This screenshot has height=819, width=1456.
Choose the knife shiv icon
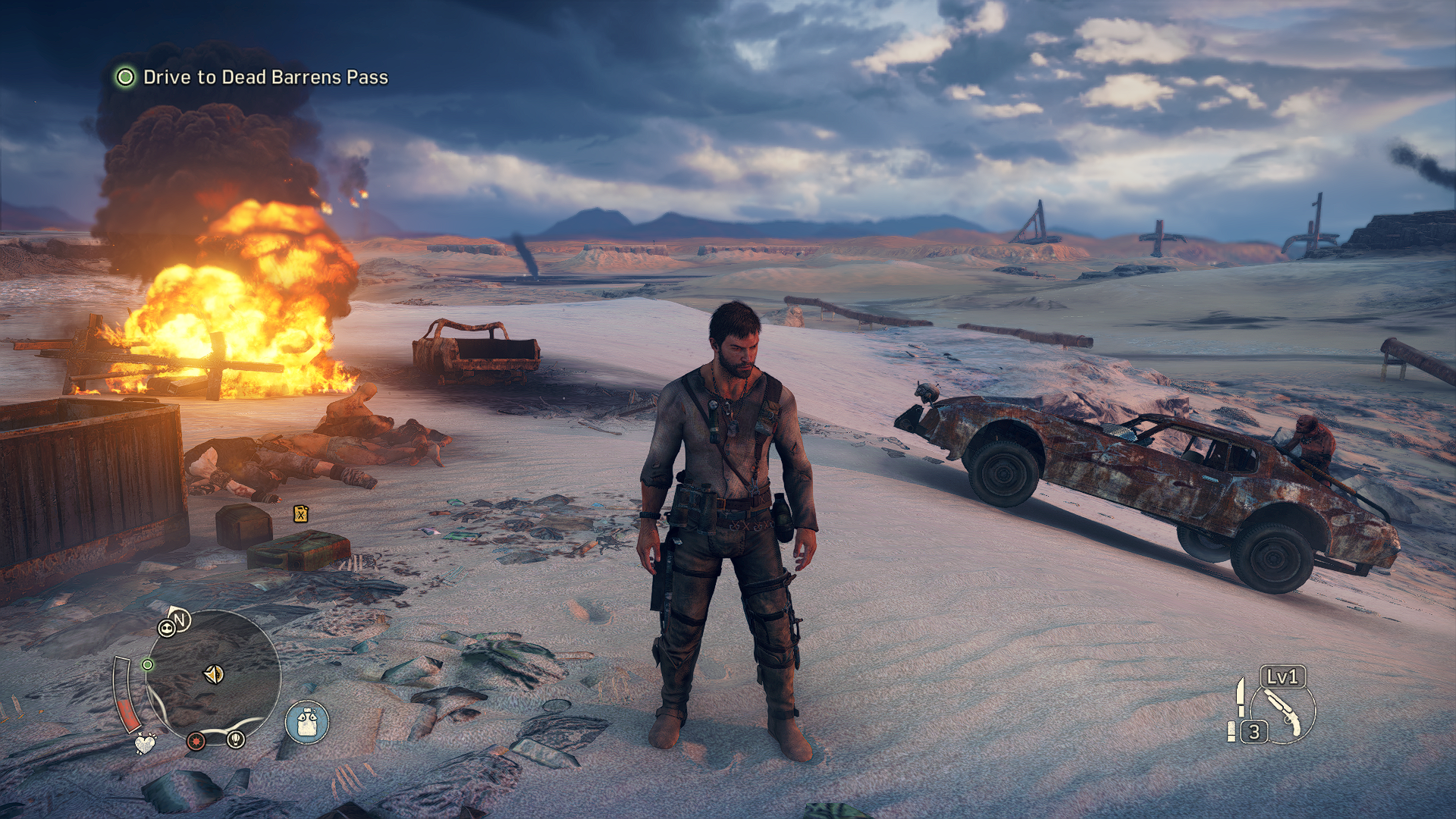click(1241, 697)
